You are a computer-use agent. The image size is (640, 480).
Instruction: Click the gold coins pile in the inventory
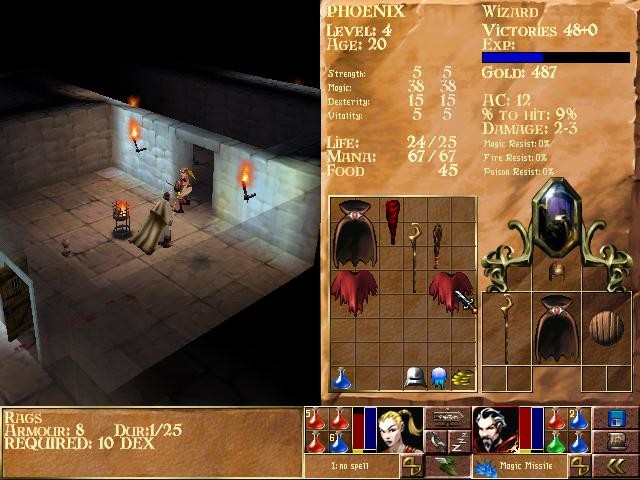[x=461, y=378]
